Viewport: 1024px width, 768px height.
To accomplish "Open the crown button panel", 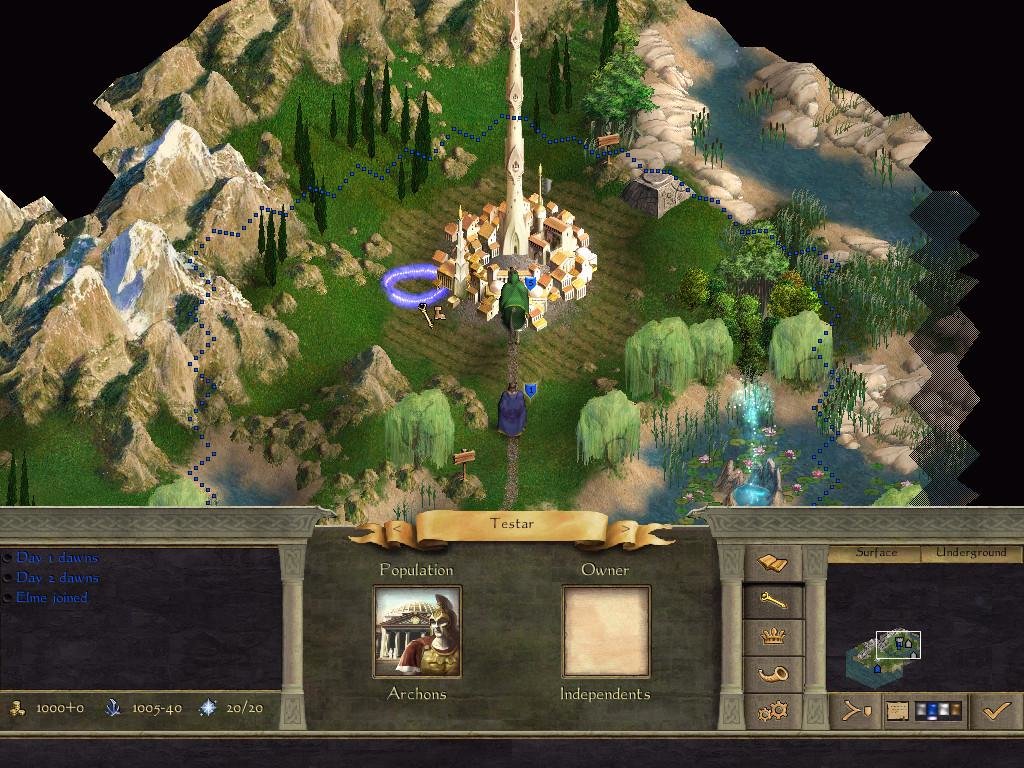I will [773, 637].
